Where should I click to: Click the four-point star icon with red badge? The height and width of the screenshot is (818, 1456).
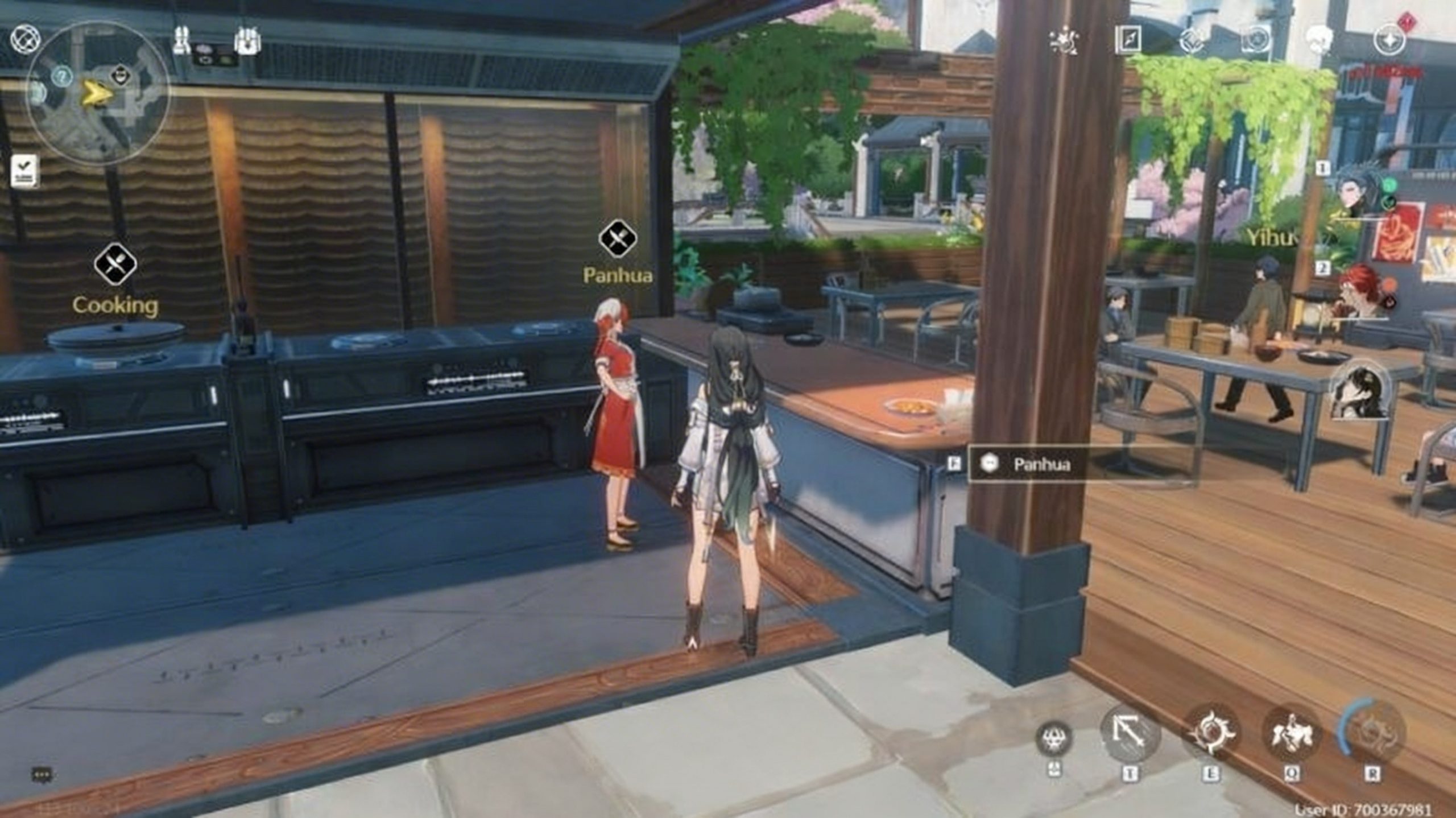[1388, 40]
